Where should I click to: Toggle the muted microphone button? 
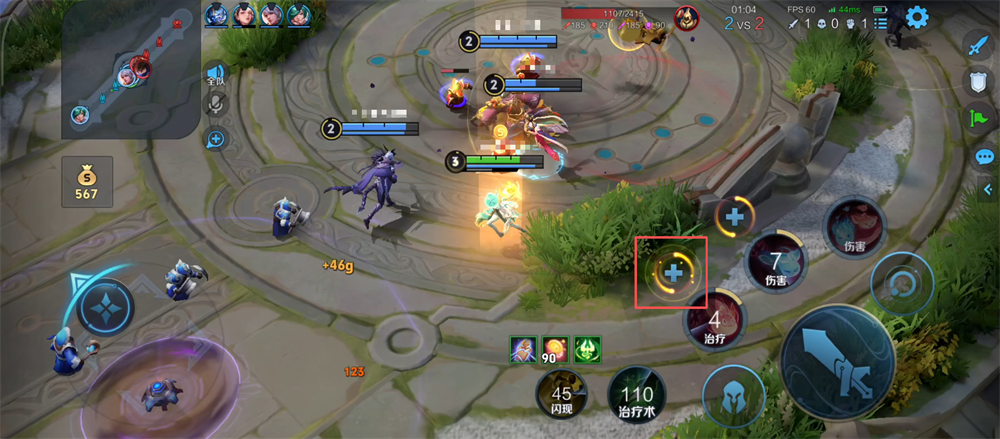click(x=215, y=105)
